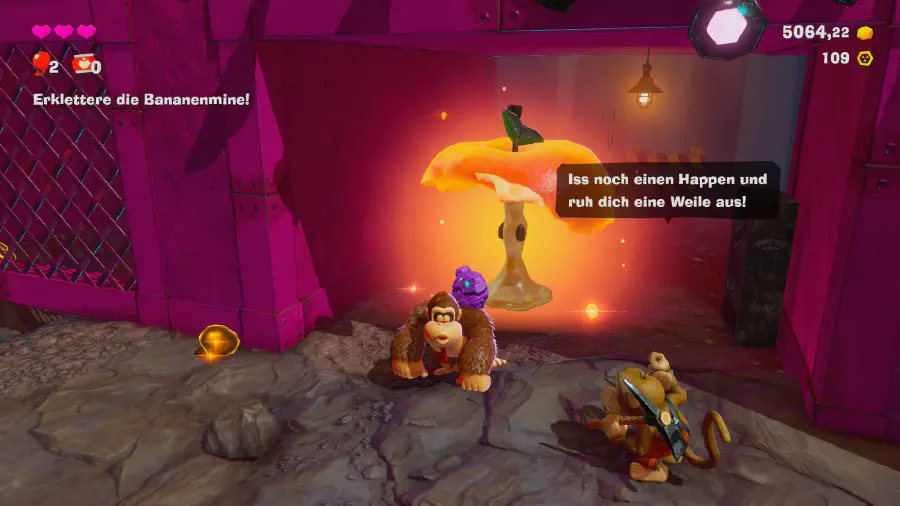Select the yellow hexagonal chip icon

[x=865, y=58]
